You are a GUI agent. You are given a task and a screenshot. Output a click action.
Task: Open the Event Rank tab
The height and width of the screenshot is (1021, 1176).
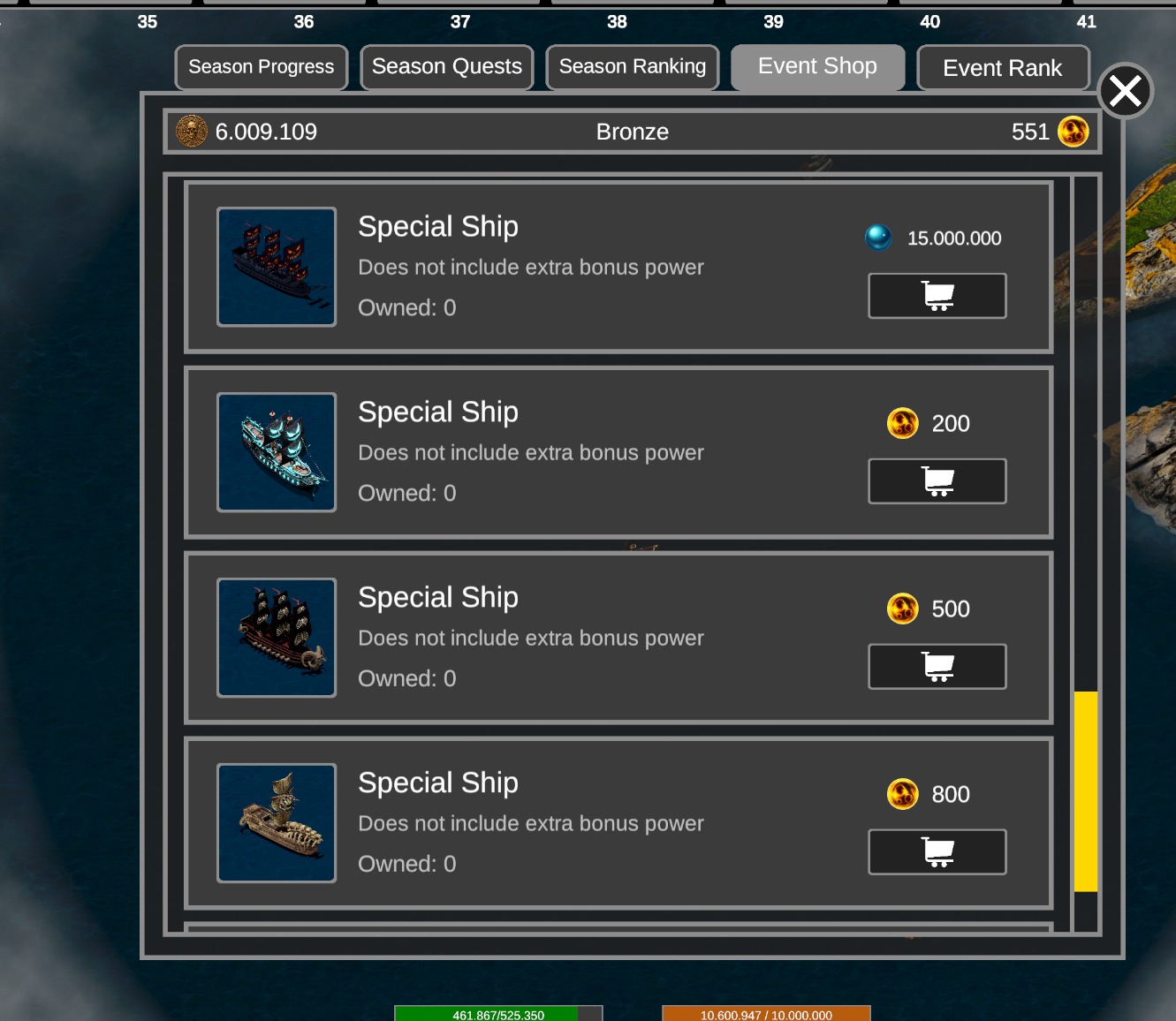coord(1003,68)
